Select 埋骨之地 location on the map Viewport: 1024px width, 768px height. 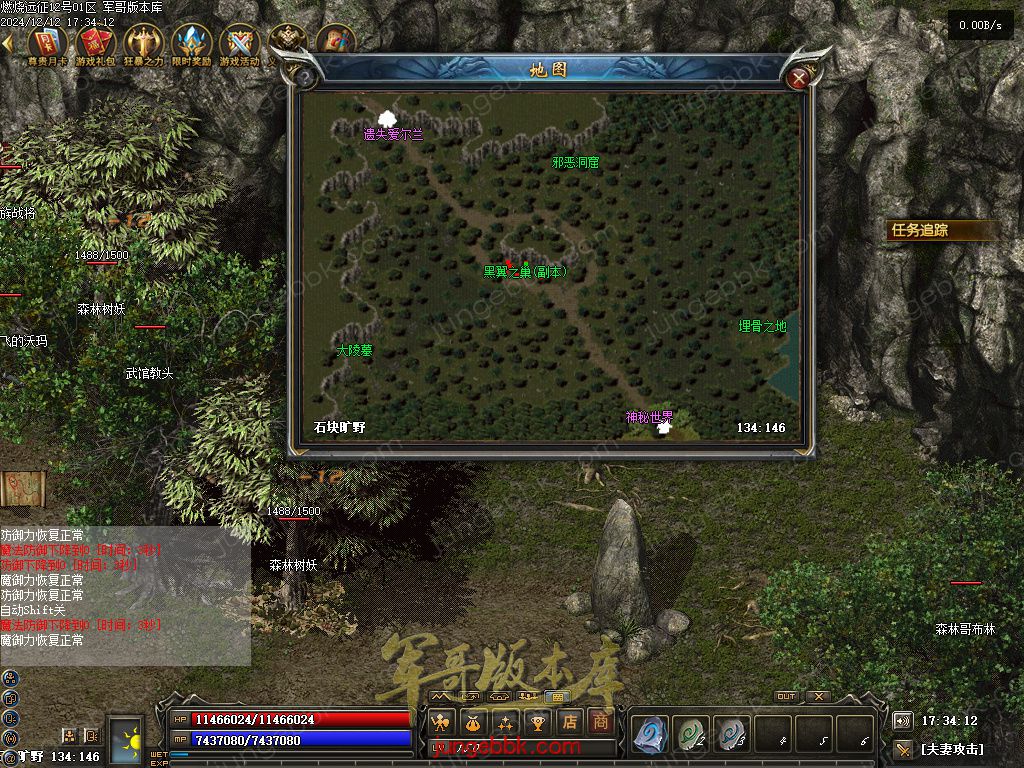point(762,326)
